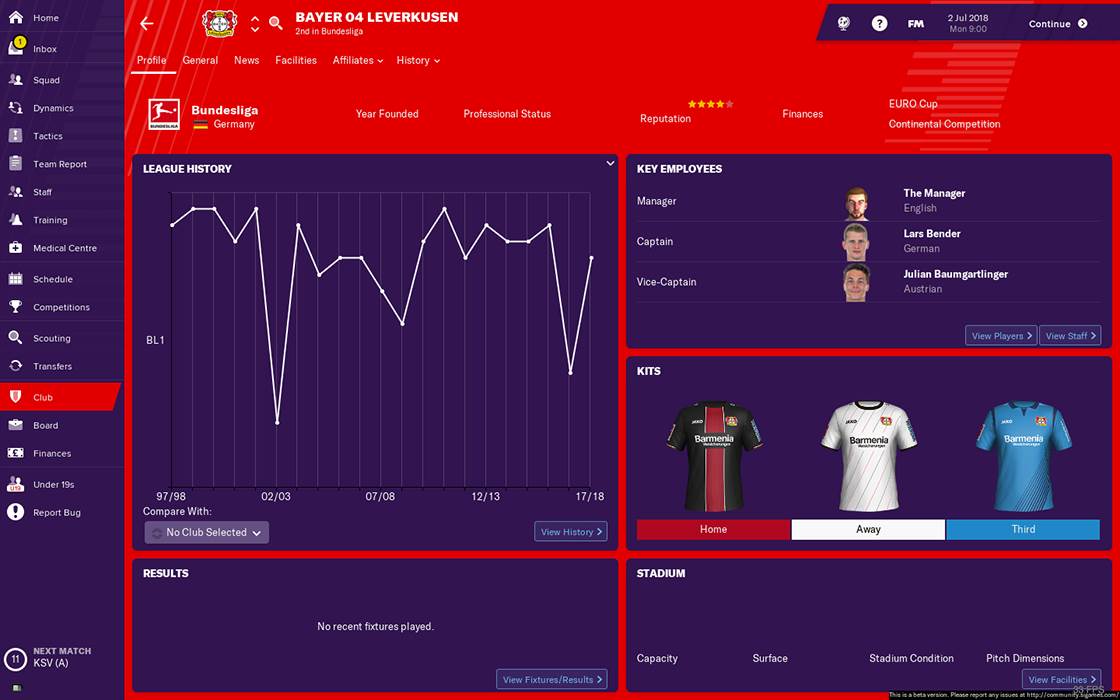Expand the Affiliates dropdown tab
The image size is (1120, 700).
(358, 60)
